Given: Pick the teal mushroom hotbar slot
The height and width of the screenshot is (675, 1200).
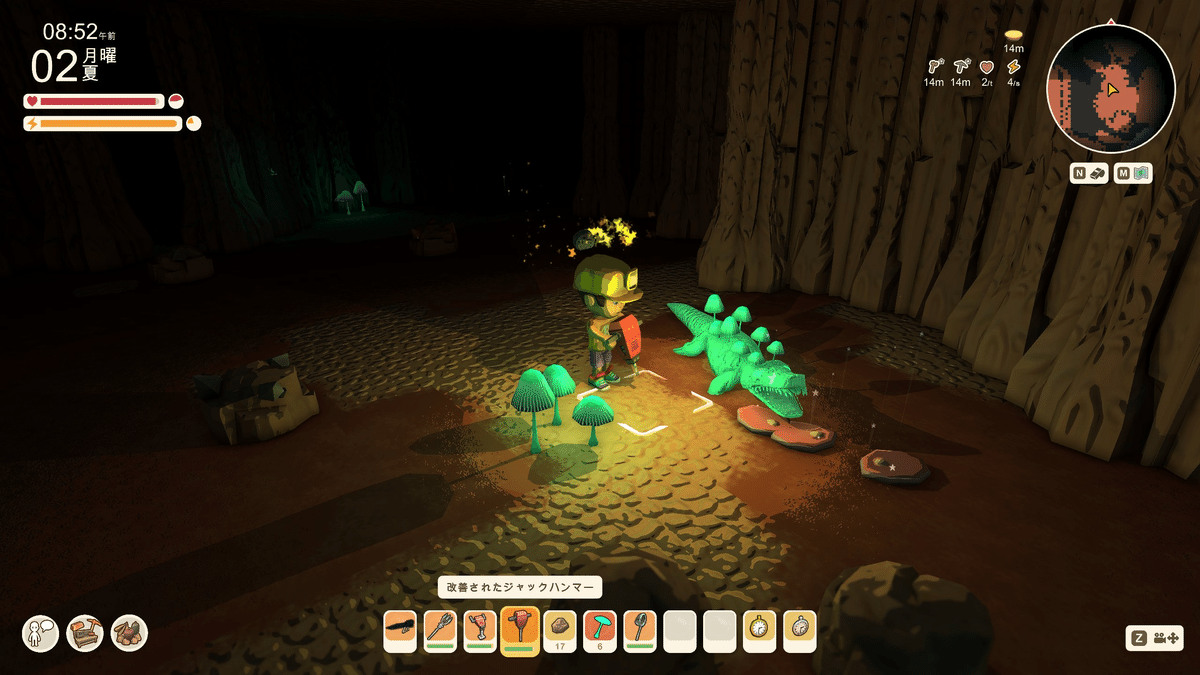Looking at the screenshot, I should [x=600, y=630].
